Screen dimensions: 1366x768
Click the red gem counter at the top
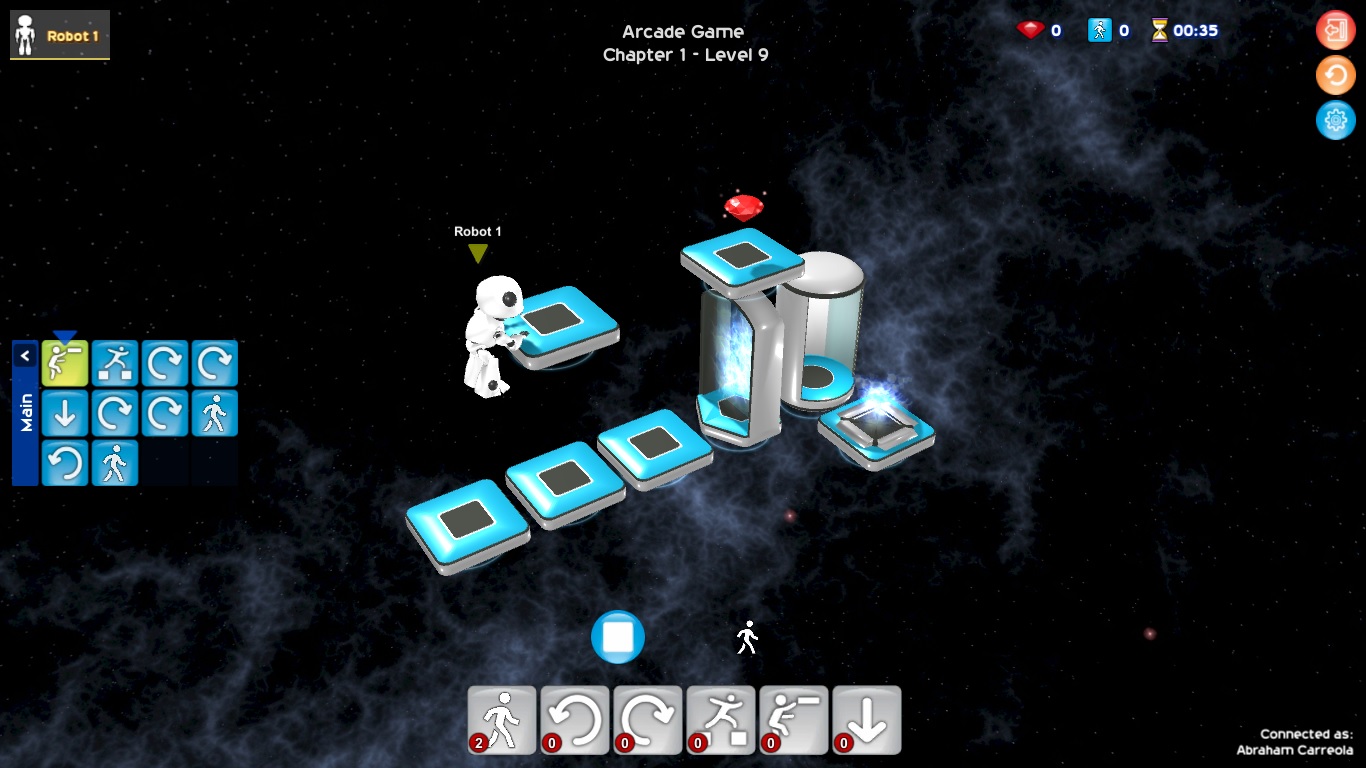[1041, 29]
